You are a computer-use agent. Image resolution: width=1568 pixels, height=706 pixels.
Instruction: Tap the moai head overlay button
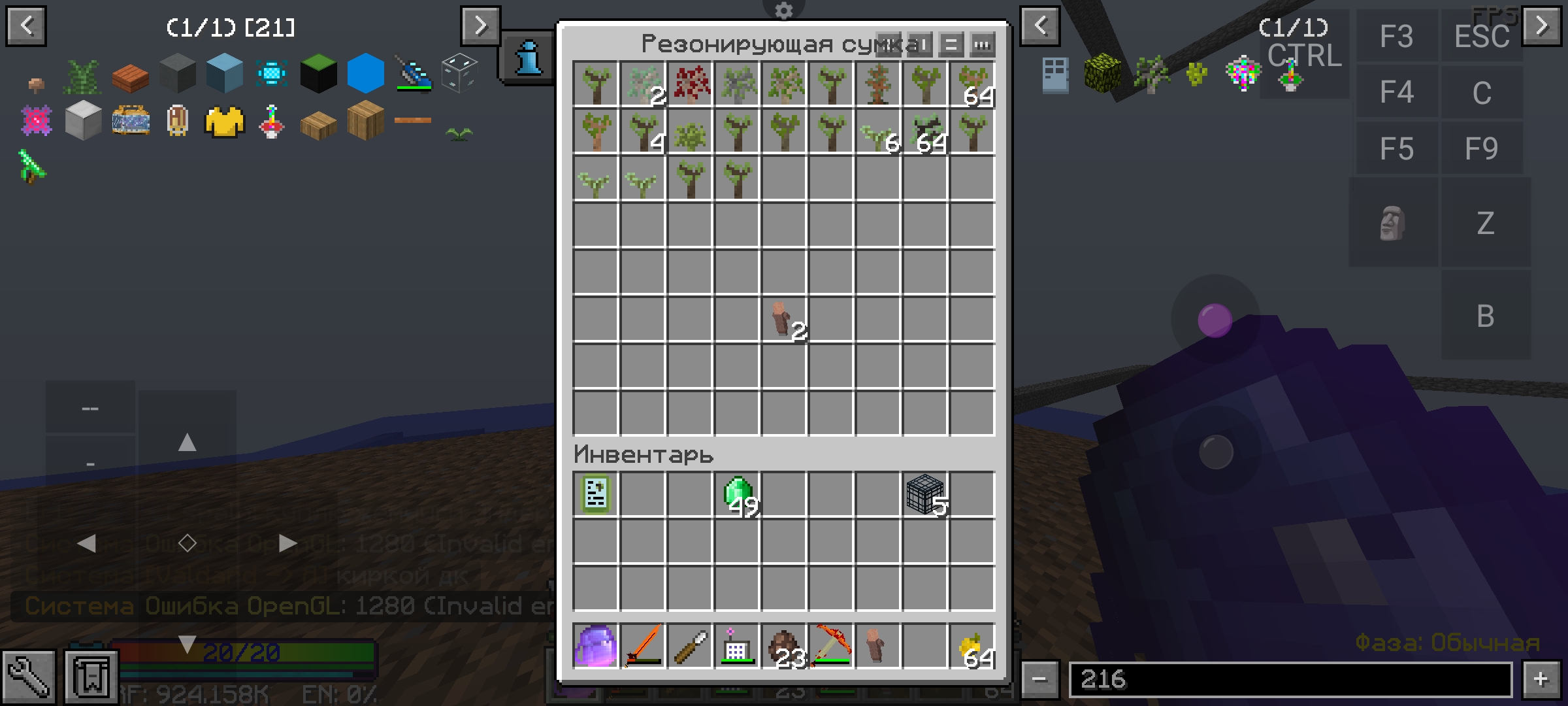(x=1392, y=223)
